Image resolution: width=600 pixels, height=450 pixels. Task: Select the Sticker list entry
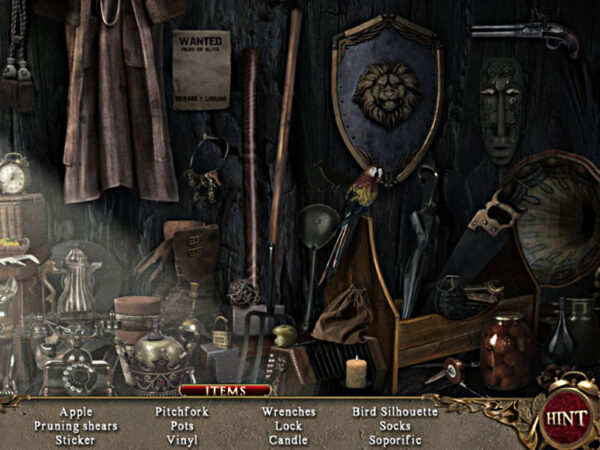coord(75,439)
